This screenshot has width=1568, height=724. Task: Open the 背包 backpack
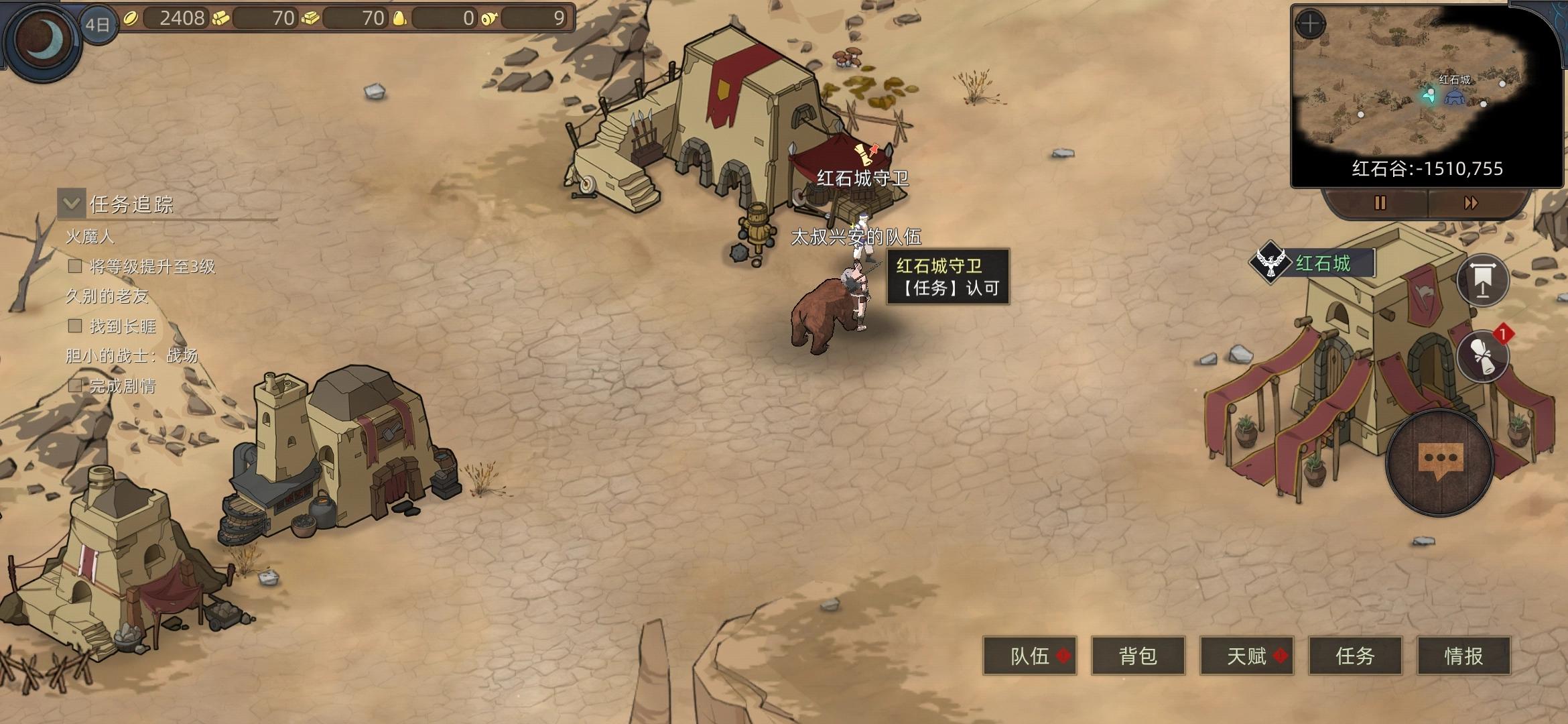pos(1138,656)
